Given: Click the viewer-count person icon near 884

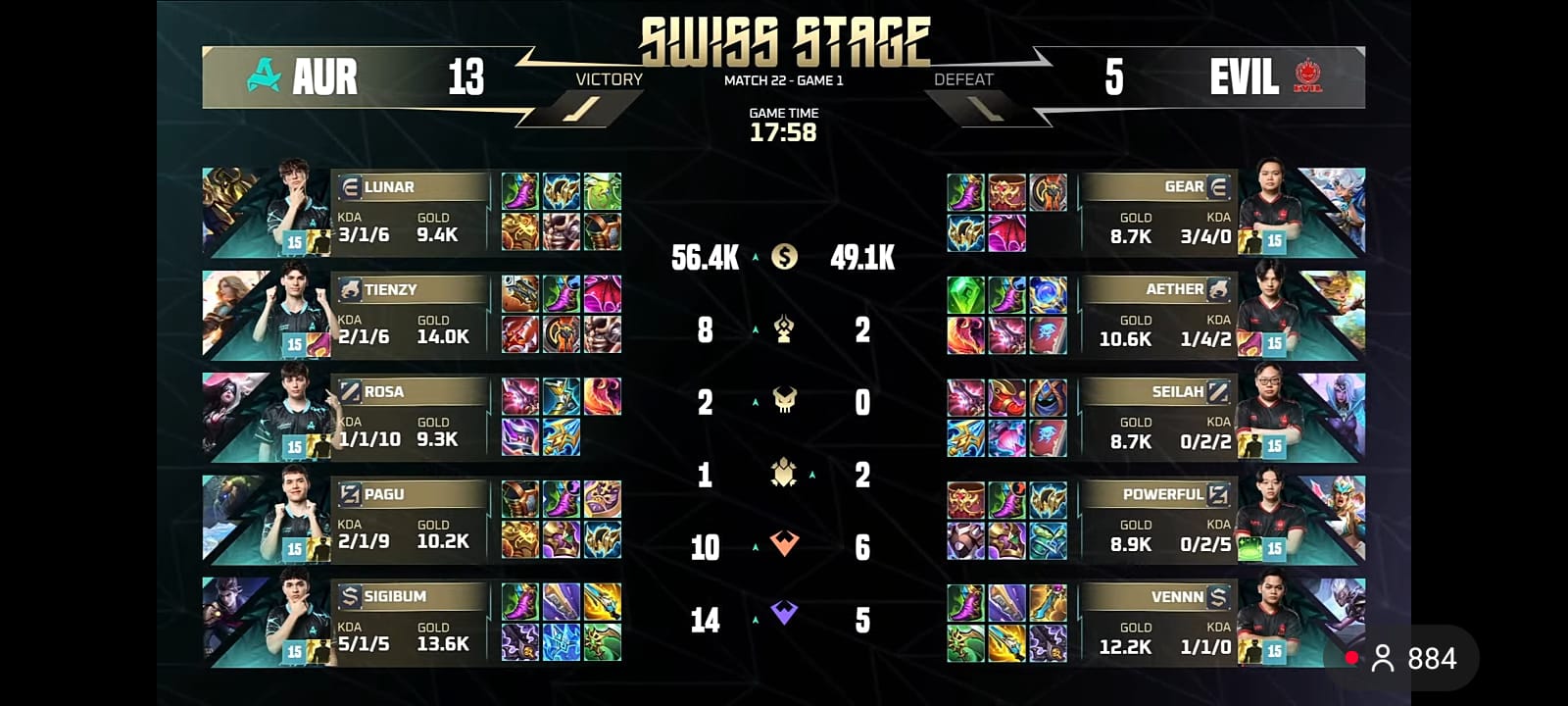Looking at the screenshot, I should pos(1383,659).
